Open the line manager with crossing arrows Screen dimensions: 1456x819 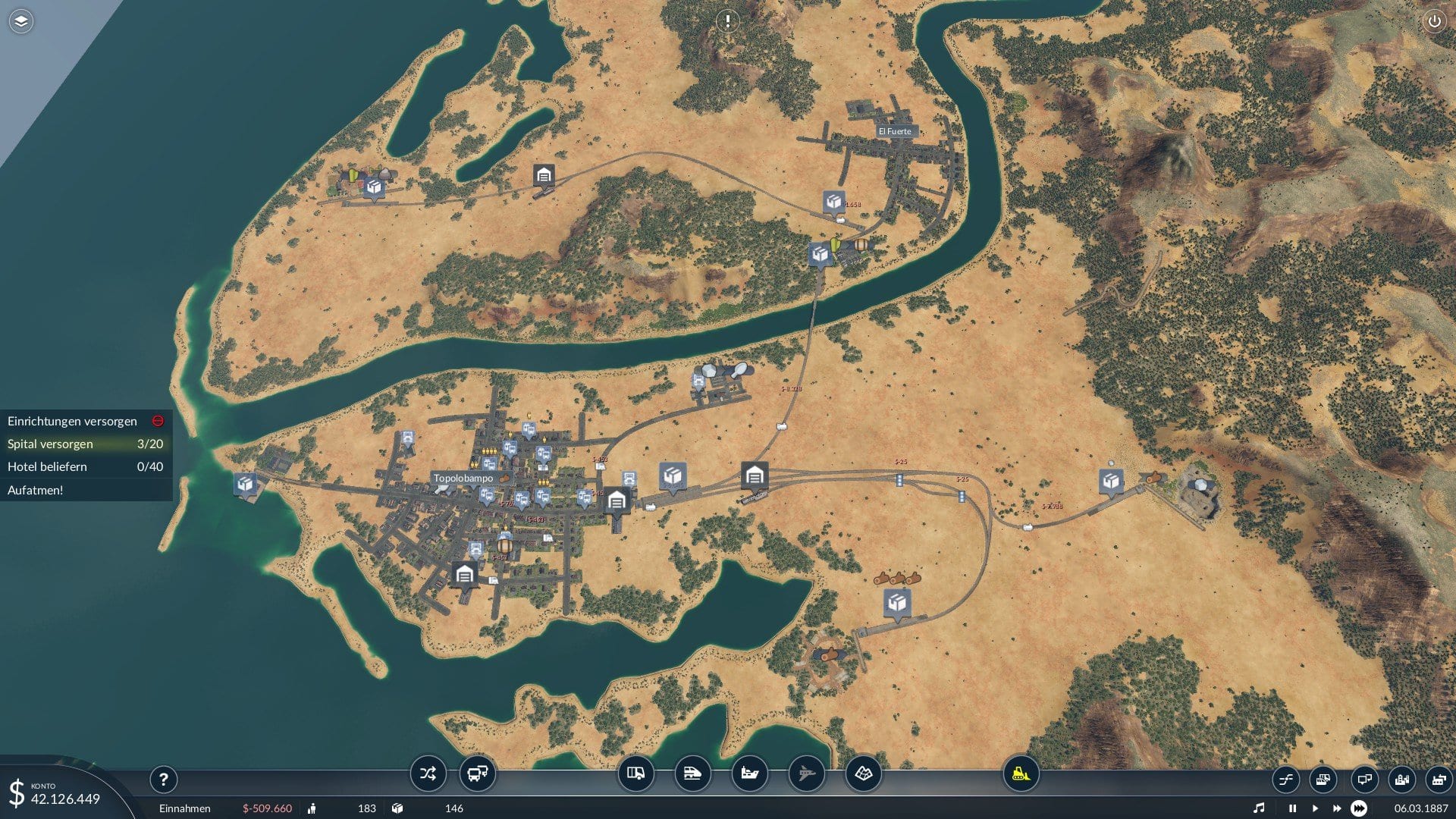pos(428,773)
